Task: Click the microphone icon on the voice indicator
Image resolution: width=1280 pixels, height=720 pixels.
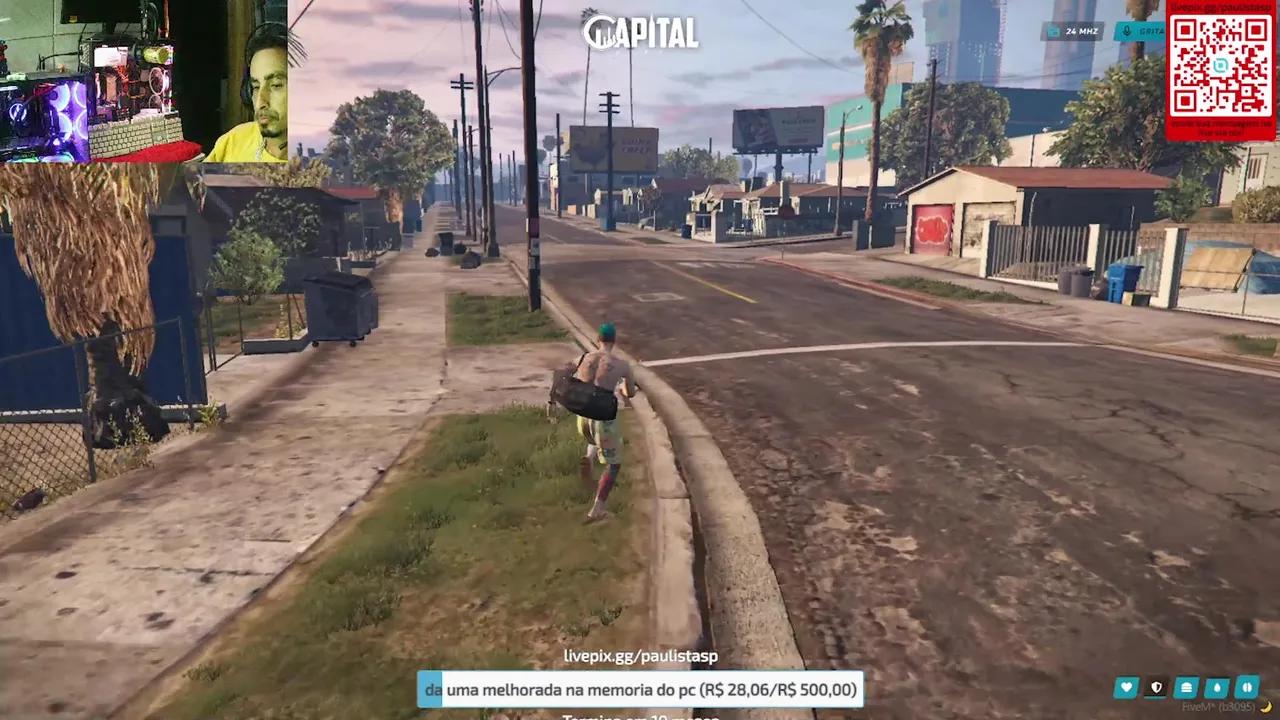Action: (1126, 31)
